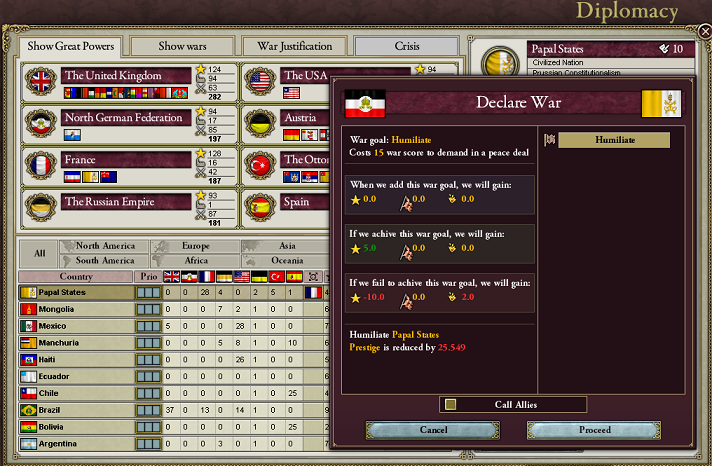The image size is (712, 466).
Task: Cancel the Declare War dialog
Action: point(433,430)
